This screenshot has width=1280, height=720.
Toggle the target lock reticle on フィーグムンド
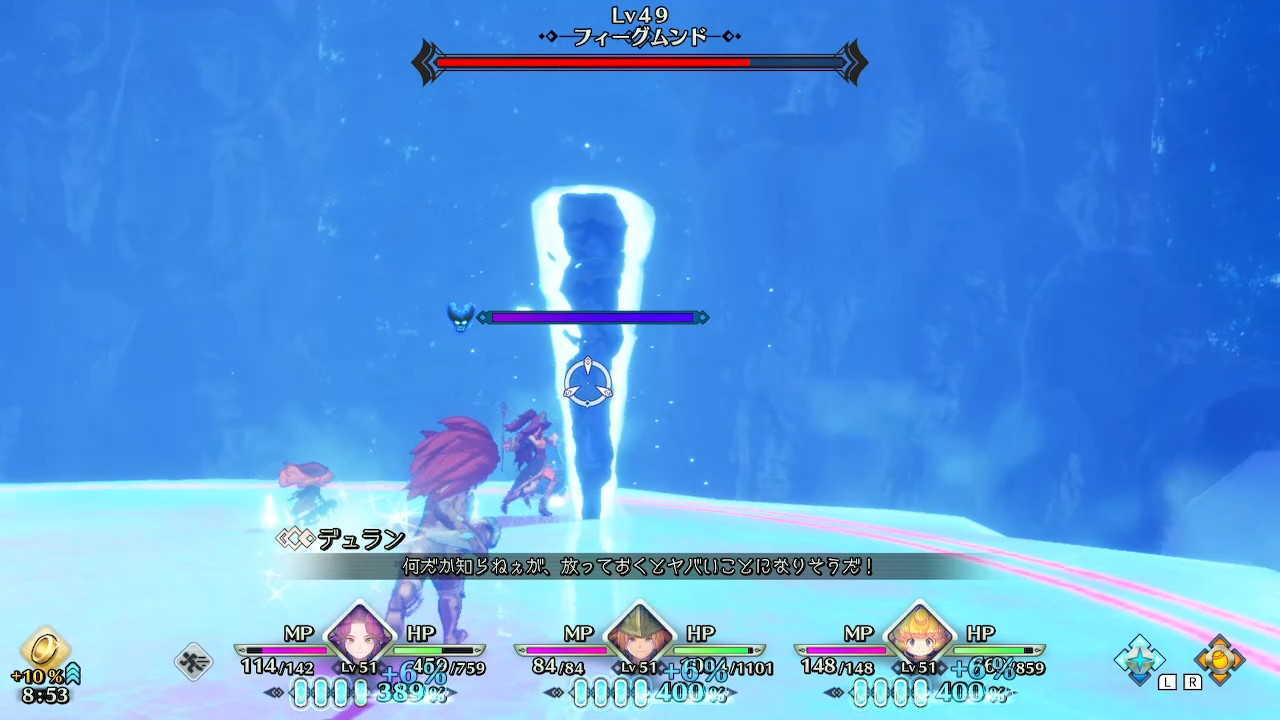590,378
